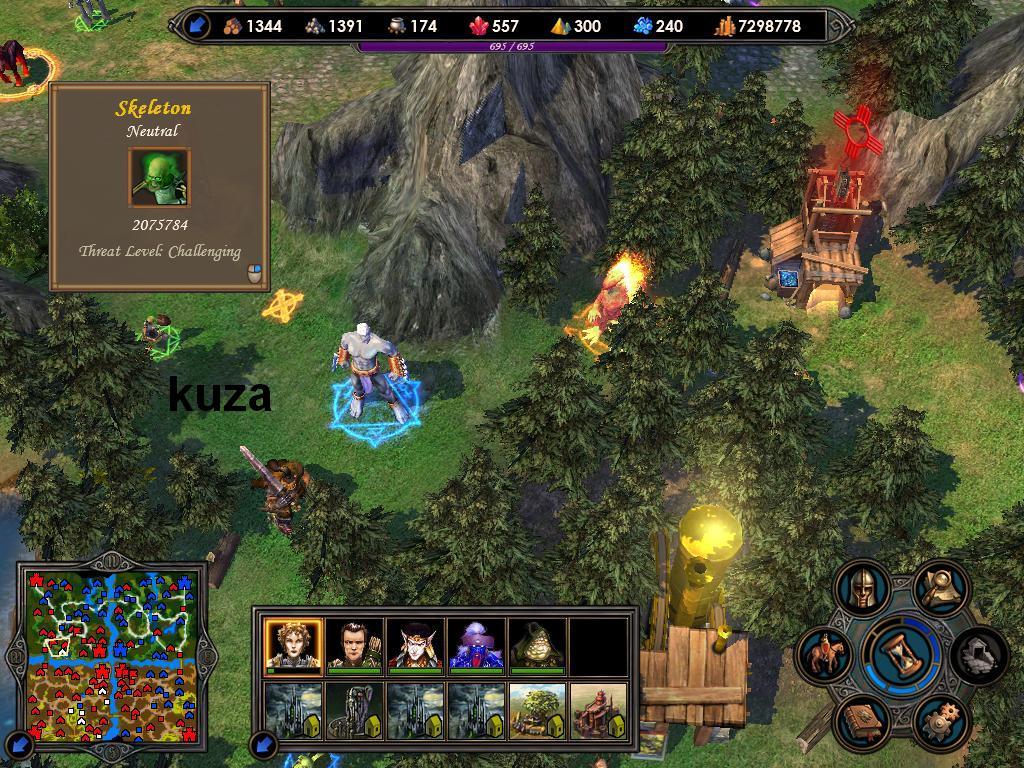
Task: Open the hero screen via the helmet icon
Action: pos(862,588)
